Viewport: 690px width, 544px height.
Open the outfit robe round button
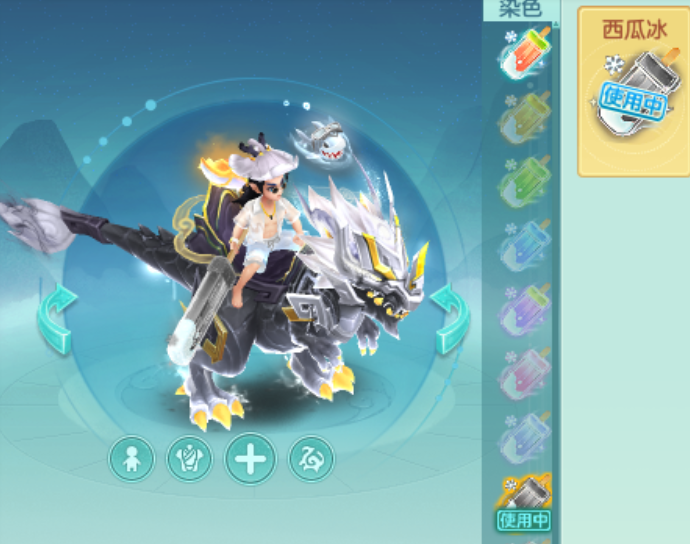(189, 459)
